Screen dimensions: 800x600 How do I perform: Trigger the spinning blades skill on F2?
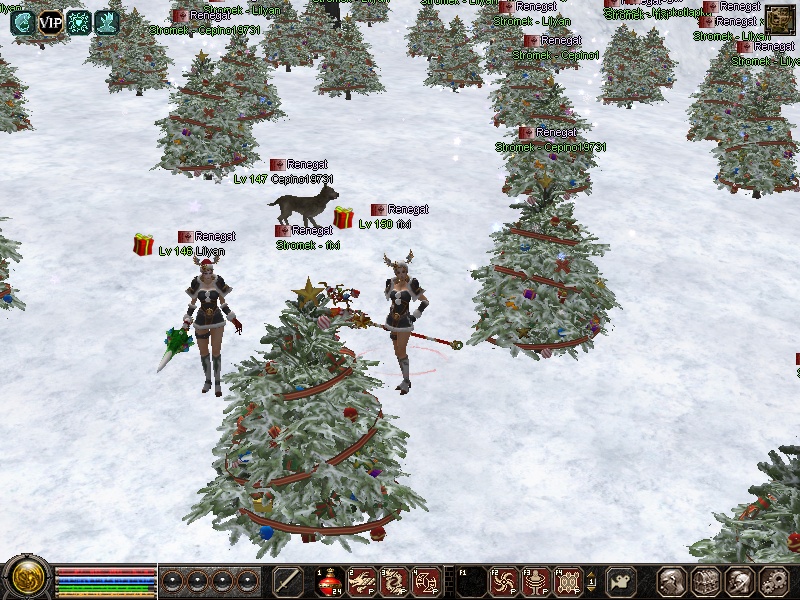pos(502,581)
